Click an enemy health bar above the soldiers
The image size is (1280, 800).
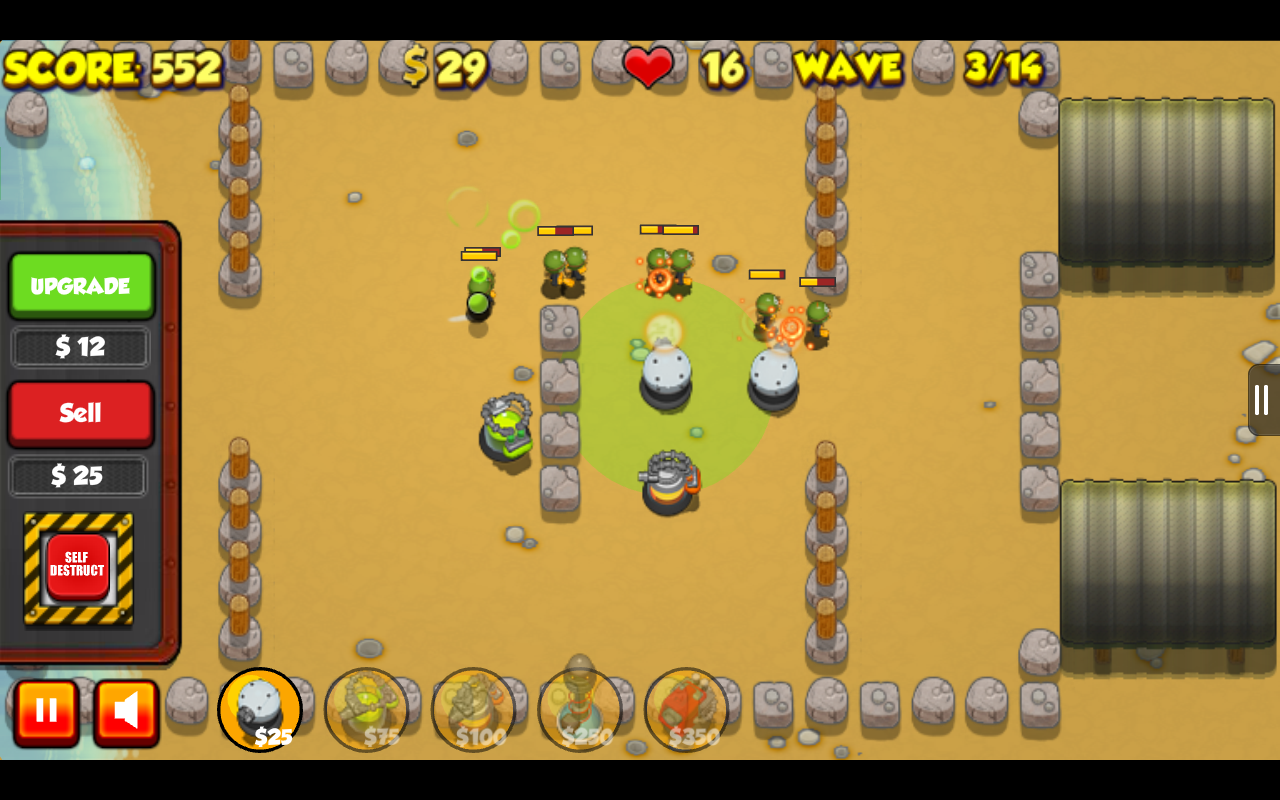coord(565,230)
